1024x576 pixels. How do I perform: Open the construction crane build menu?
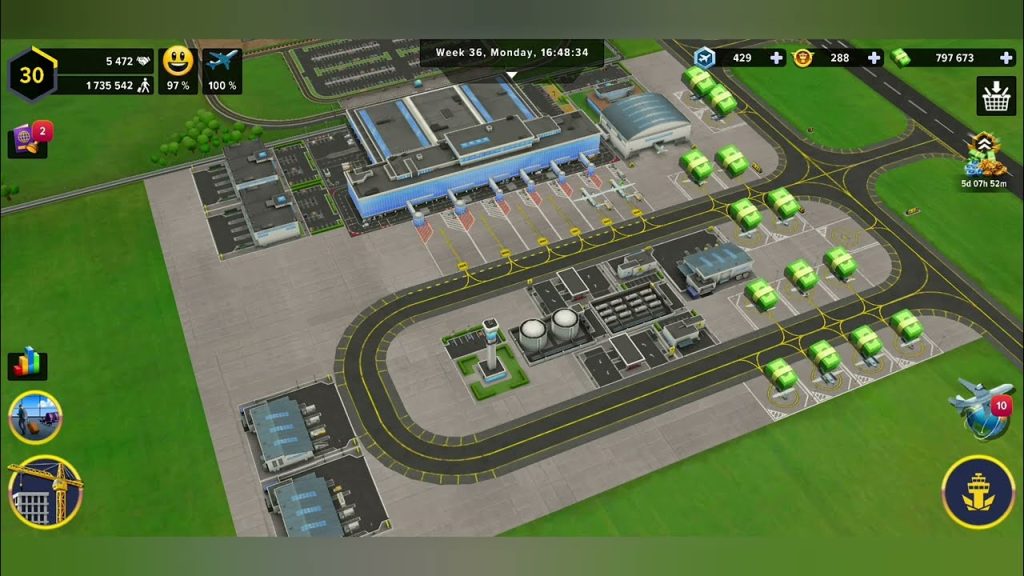pyautogui.click(x=44, y=492)
